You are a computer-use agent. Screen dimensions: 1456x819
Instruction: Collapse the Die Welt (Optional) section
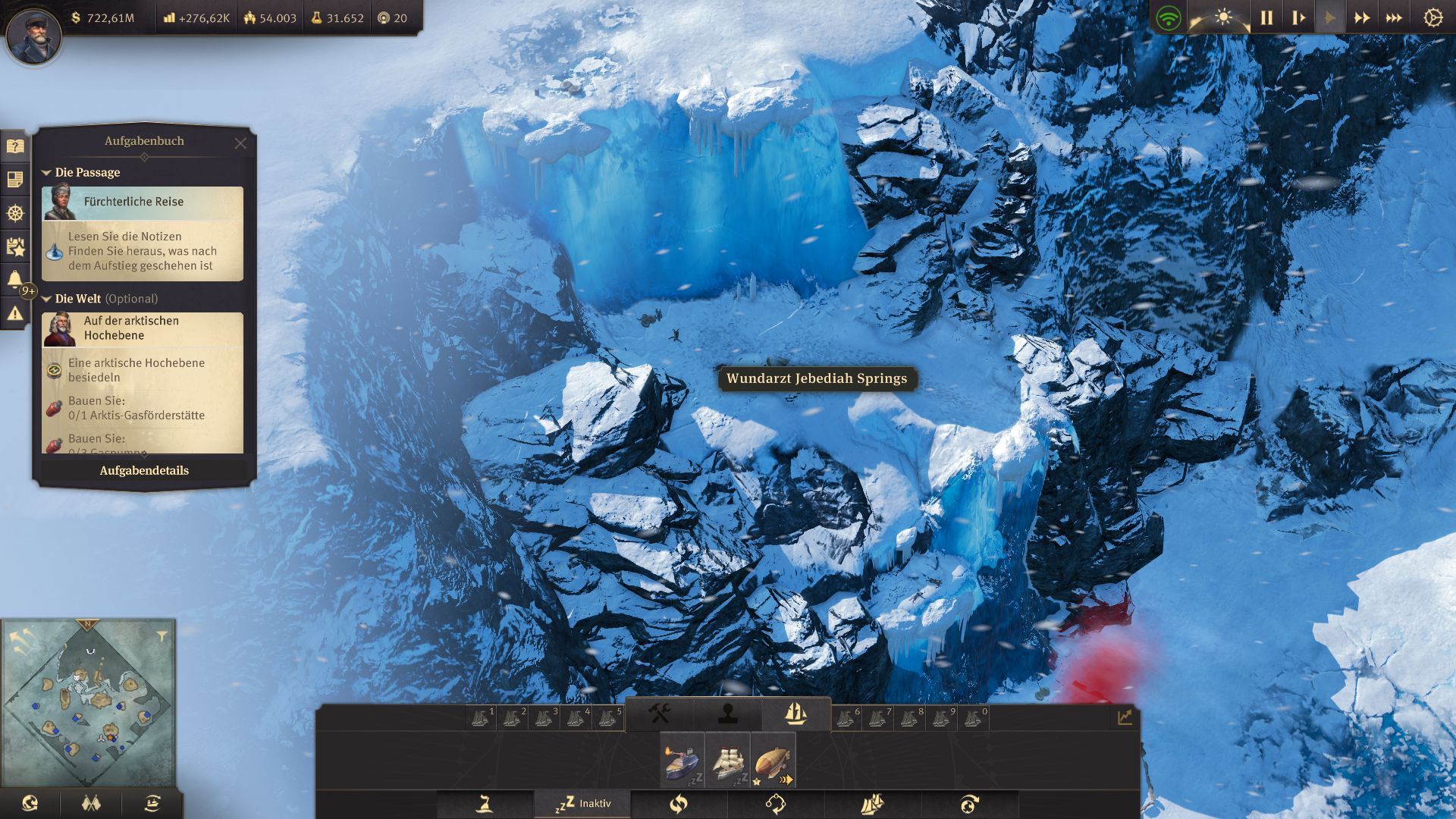[x=46, y=299]
